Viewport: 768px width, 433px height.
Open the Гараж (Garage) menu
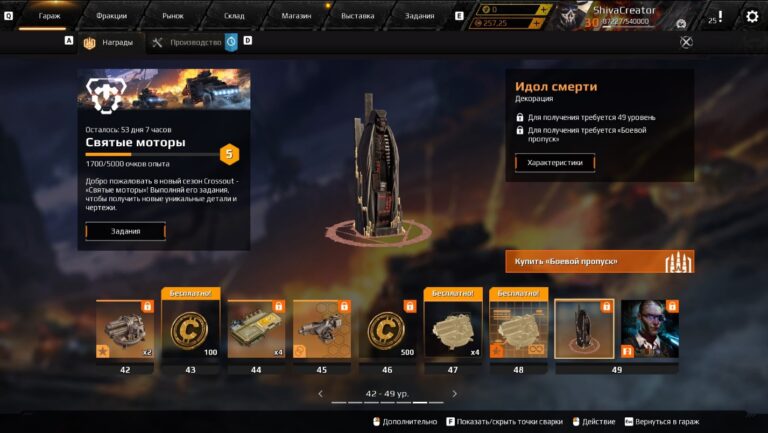click(49, 16)
